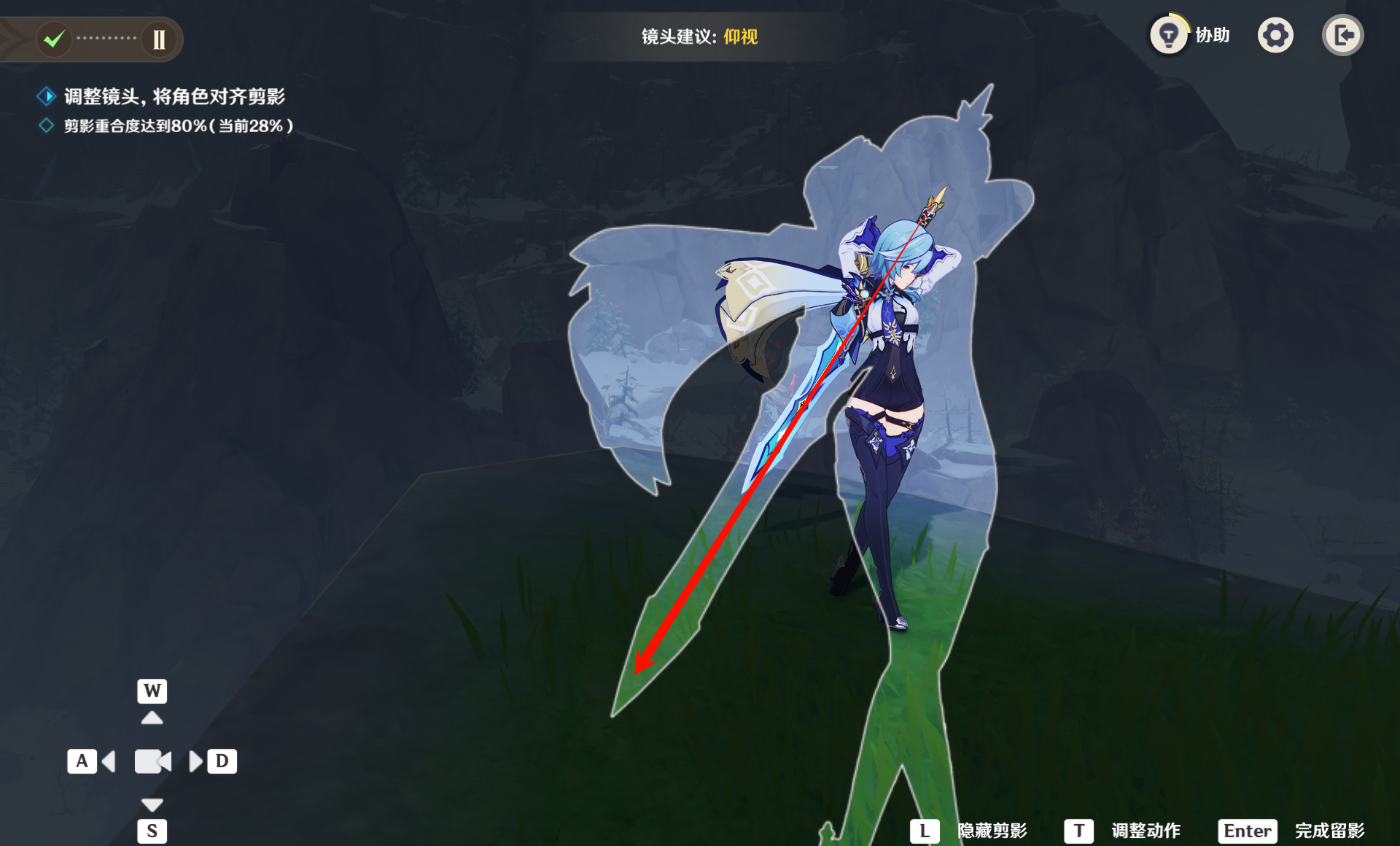
Task: Pause with the double-bar button
Action: point(159,39)
